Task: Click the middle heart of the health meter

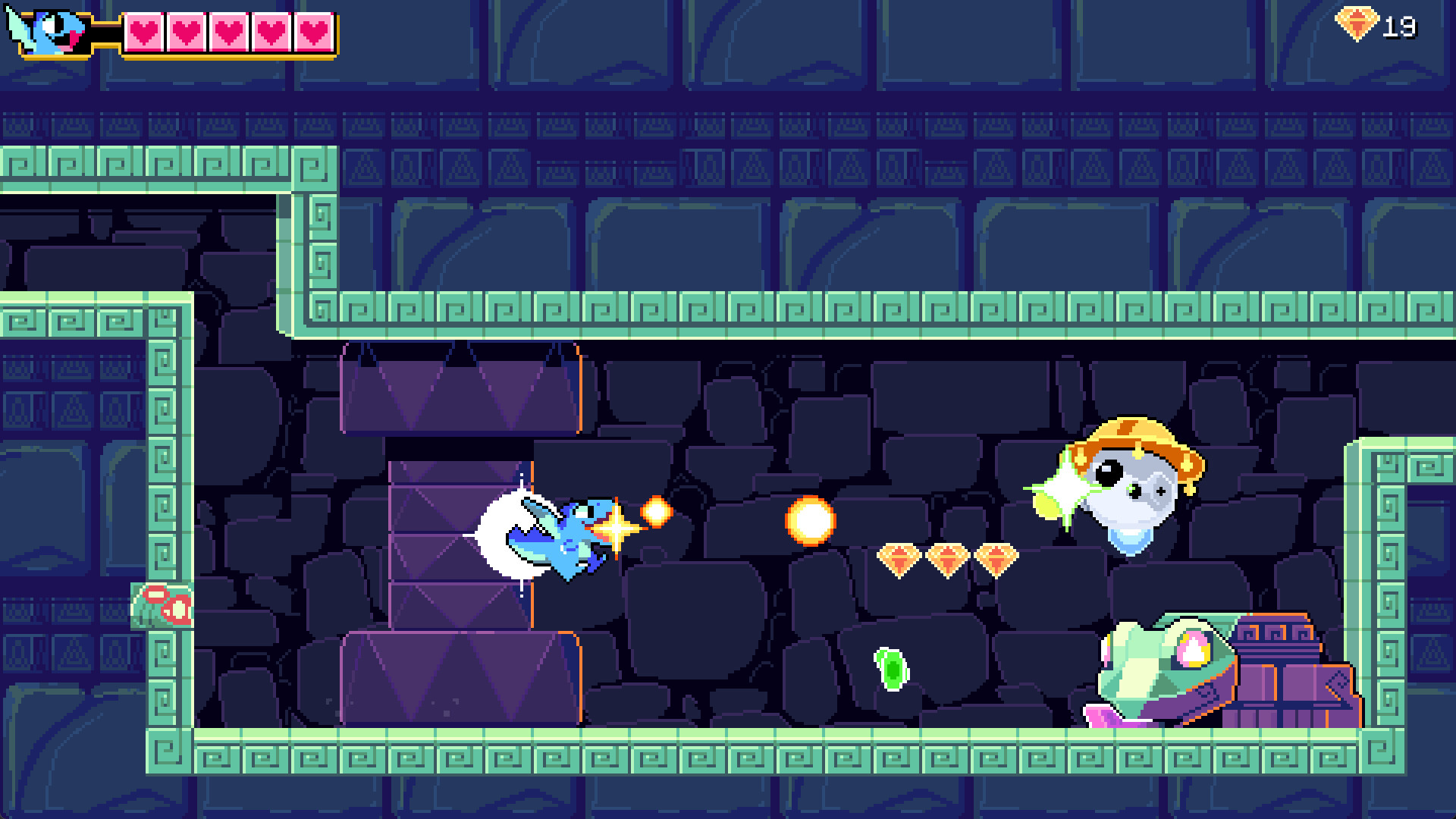Action: (x=227, y=32)
